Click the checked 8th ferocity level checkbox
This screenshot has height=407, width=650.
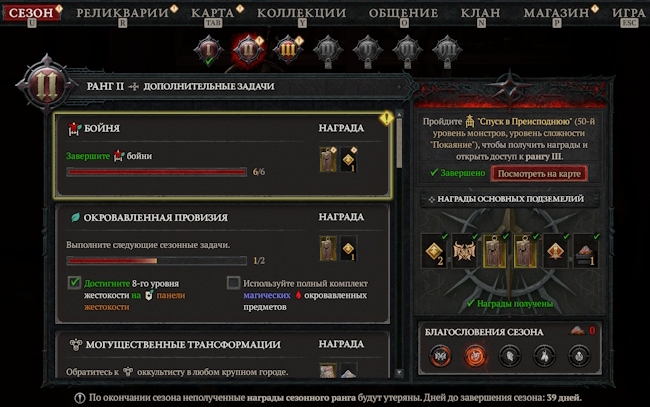(x=74, y=283)
